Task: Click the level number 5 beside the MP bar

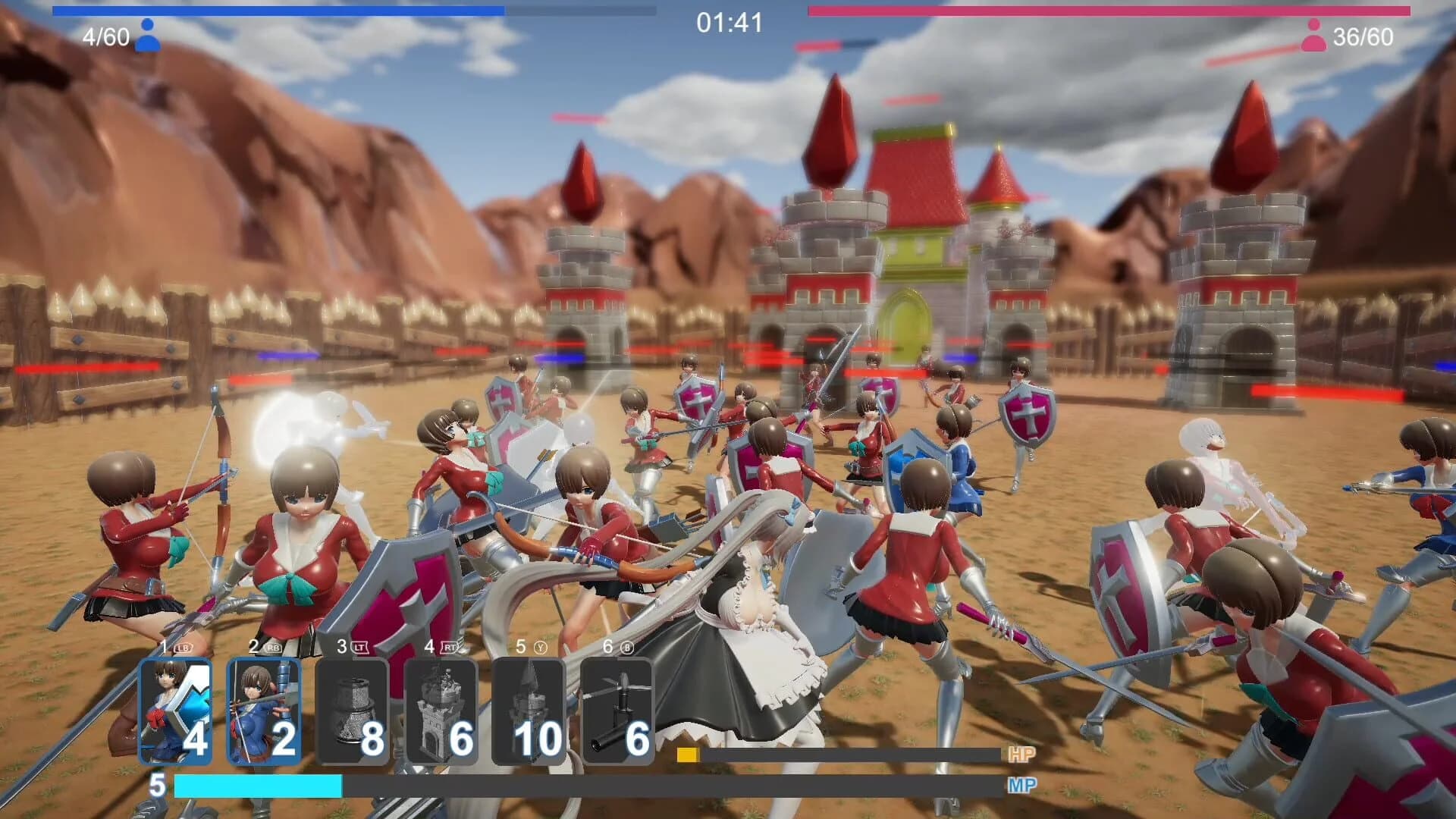Action: [158, 787]
